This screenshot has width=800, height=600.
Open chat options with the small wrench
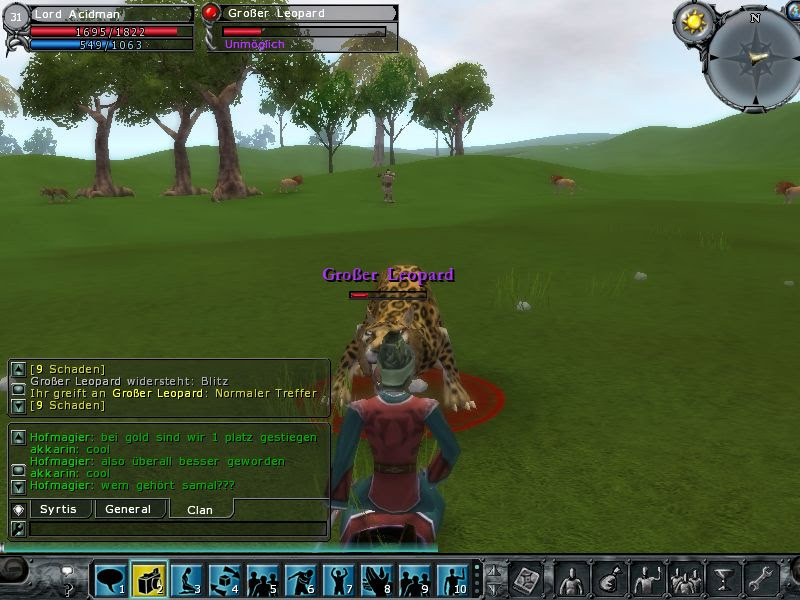[x=17, y=528]
